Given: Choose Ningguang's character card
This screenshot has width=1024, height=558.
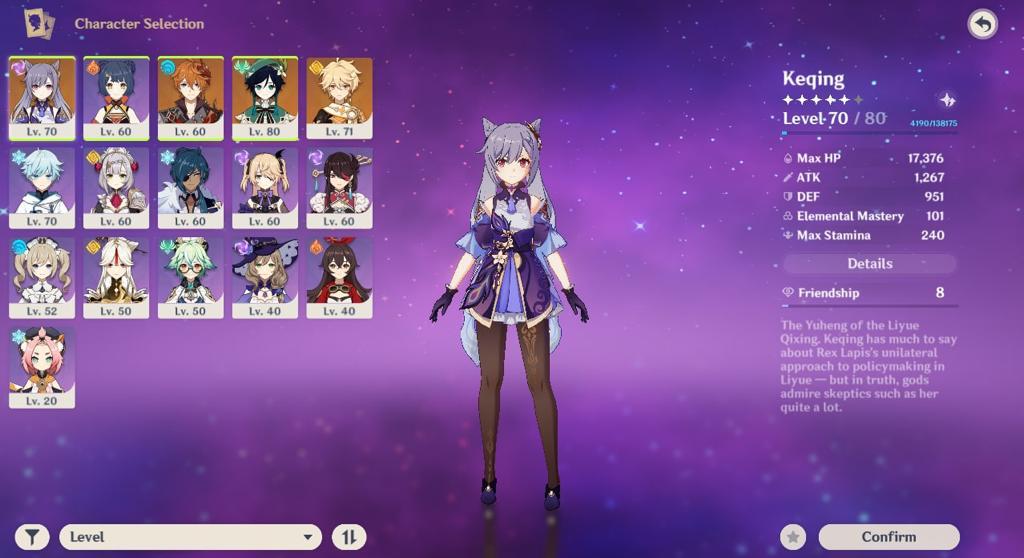Looking at the screenshot, I should coord(116,277).
